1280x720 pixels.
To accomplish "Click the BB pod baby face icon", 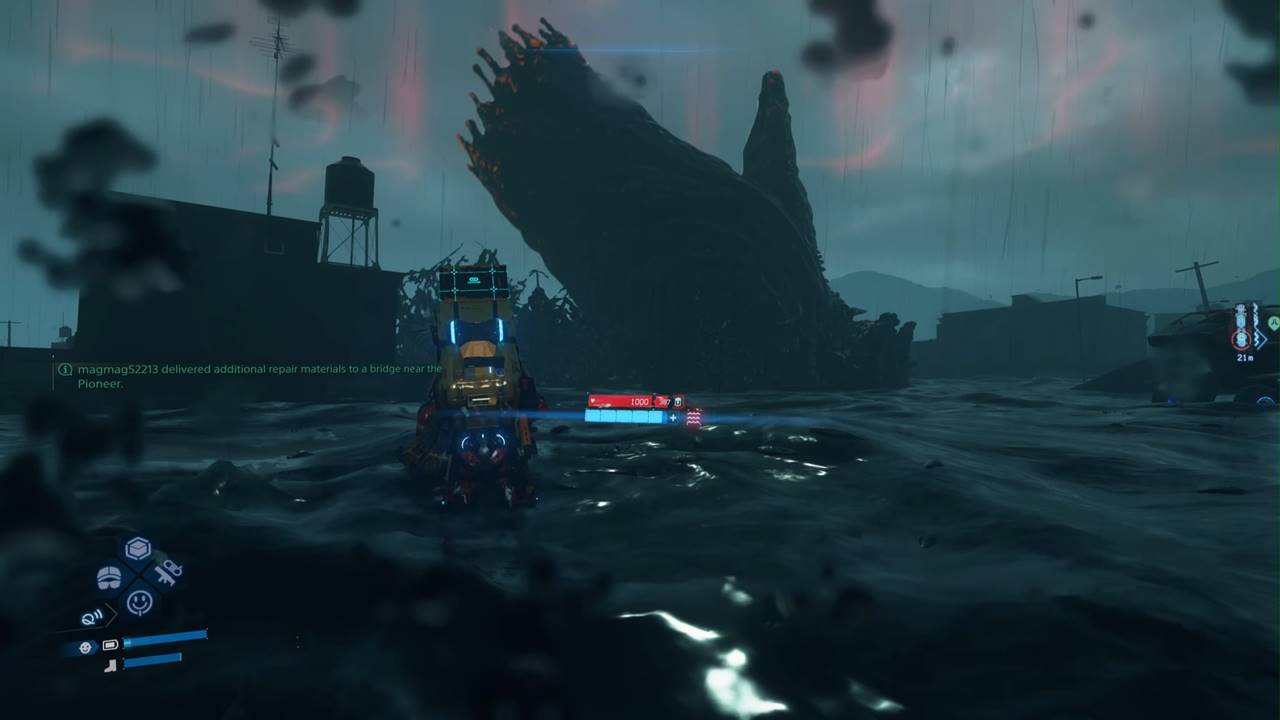I will (85, 647).
